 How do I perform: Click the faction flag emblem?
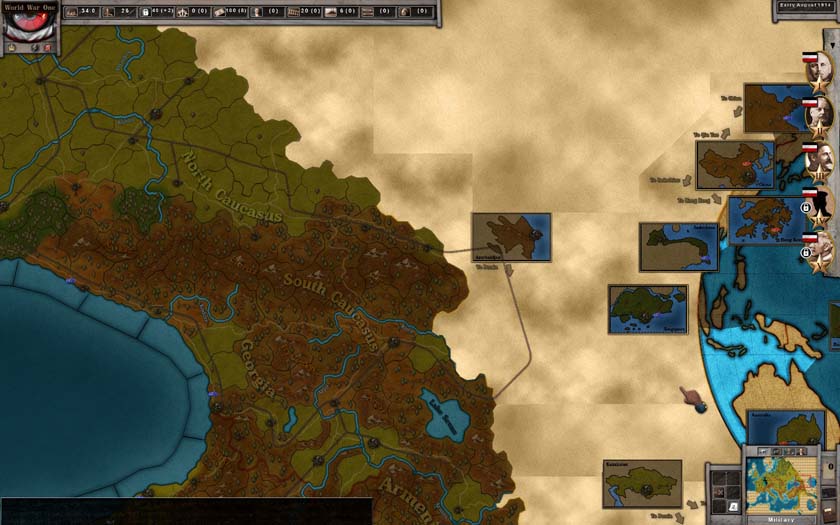[x=29, y=20]
